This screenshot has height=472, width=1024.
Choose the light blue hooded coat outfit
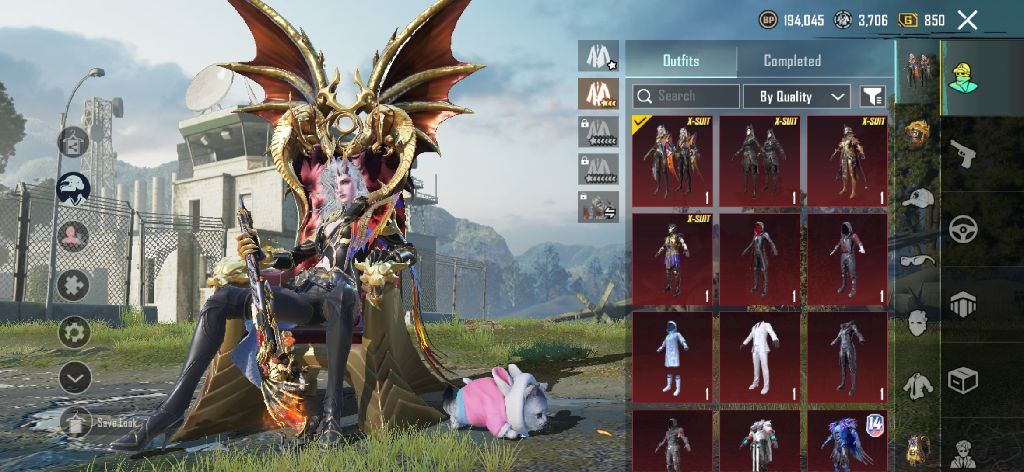click(672, 356)
